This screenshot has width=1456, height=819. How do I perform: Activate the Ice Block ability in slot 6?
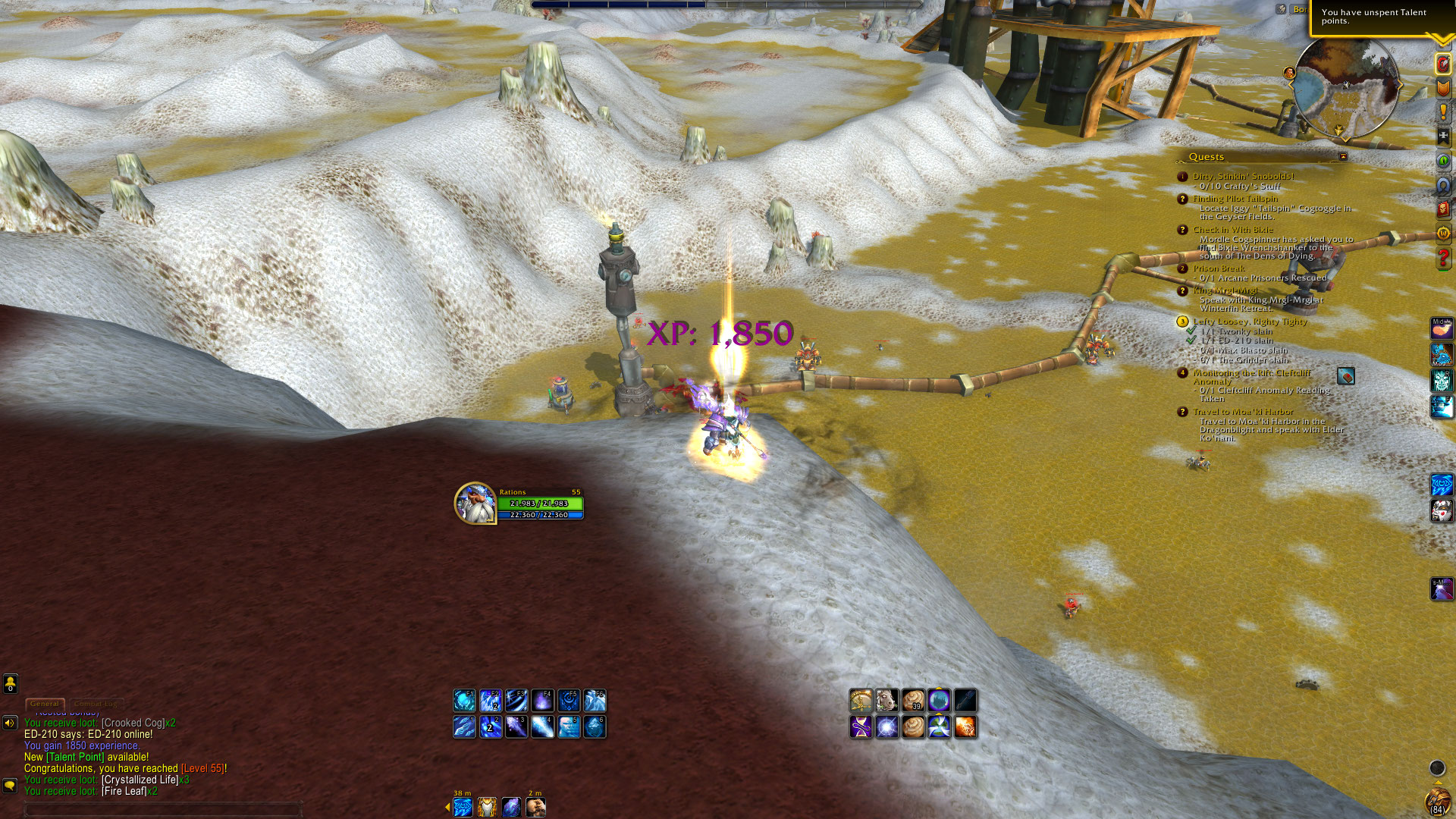(595, 727)
